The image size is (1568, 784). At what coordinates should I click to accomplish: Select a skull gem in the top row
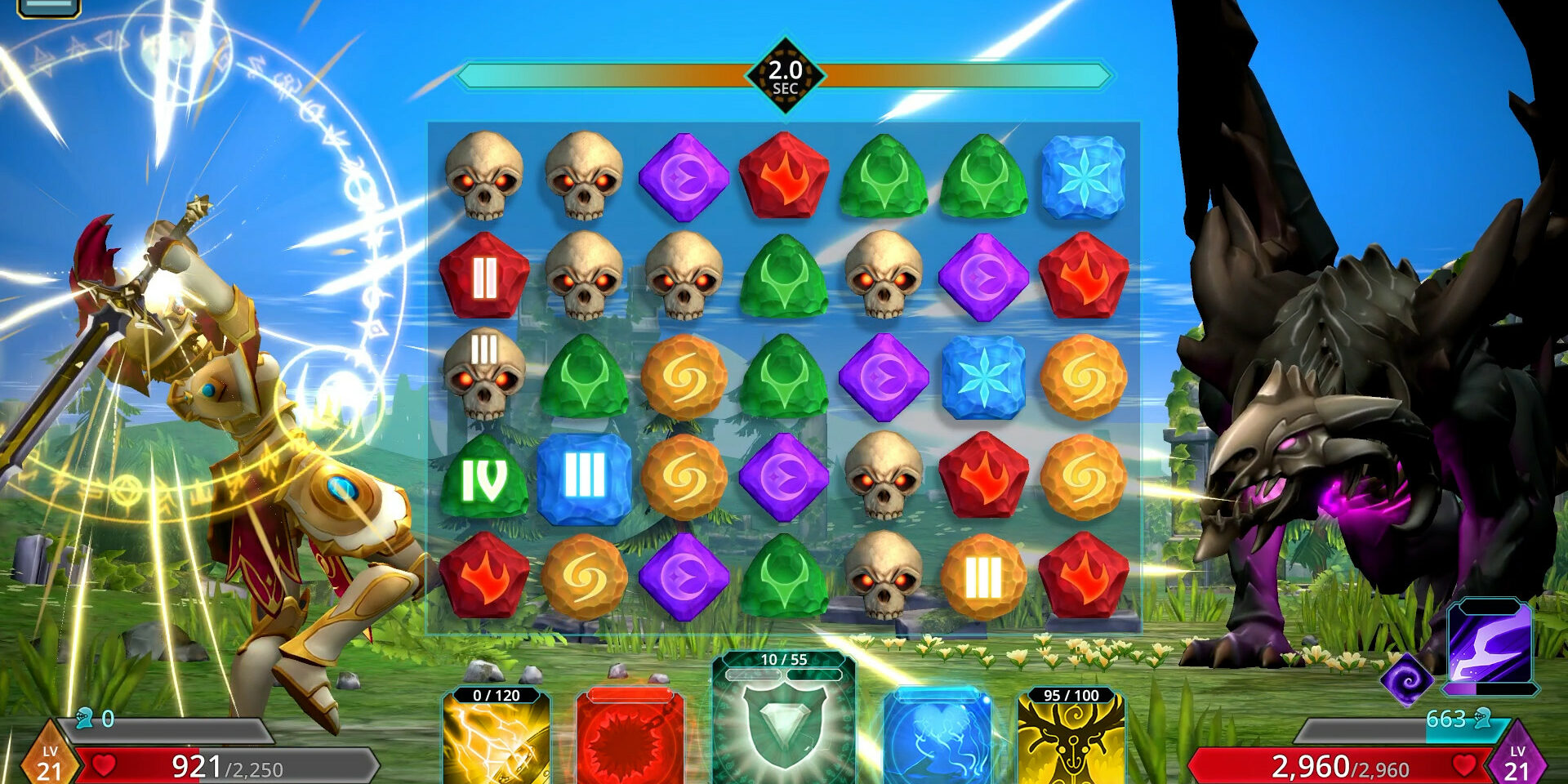[x=483, y=178]
